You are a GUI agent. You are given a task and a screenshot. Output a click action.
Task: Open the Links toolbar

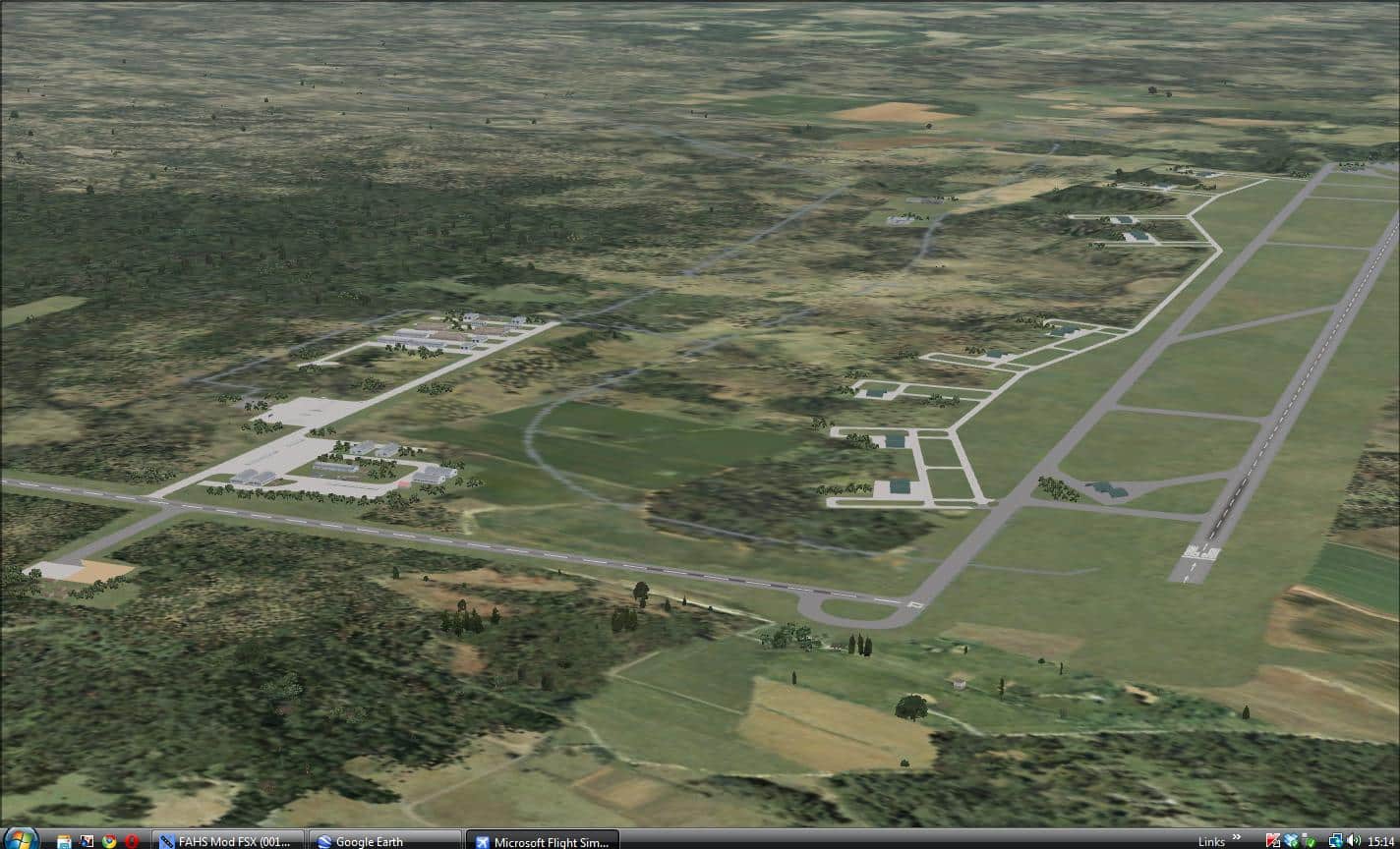coord(1210,840)
